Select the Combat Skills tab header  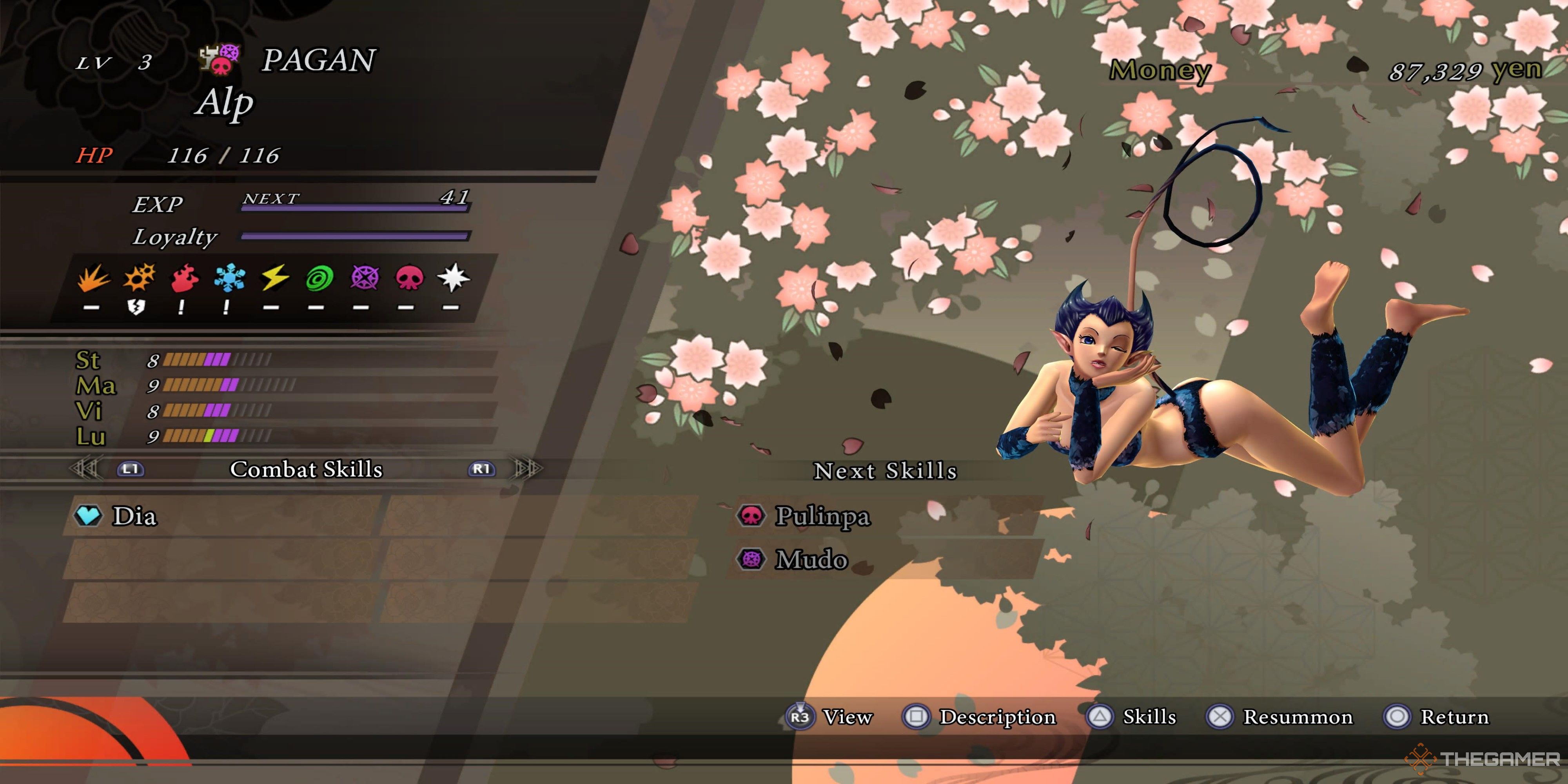click(x=306, y=469)
